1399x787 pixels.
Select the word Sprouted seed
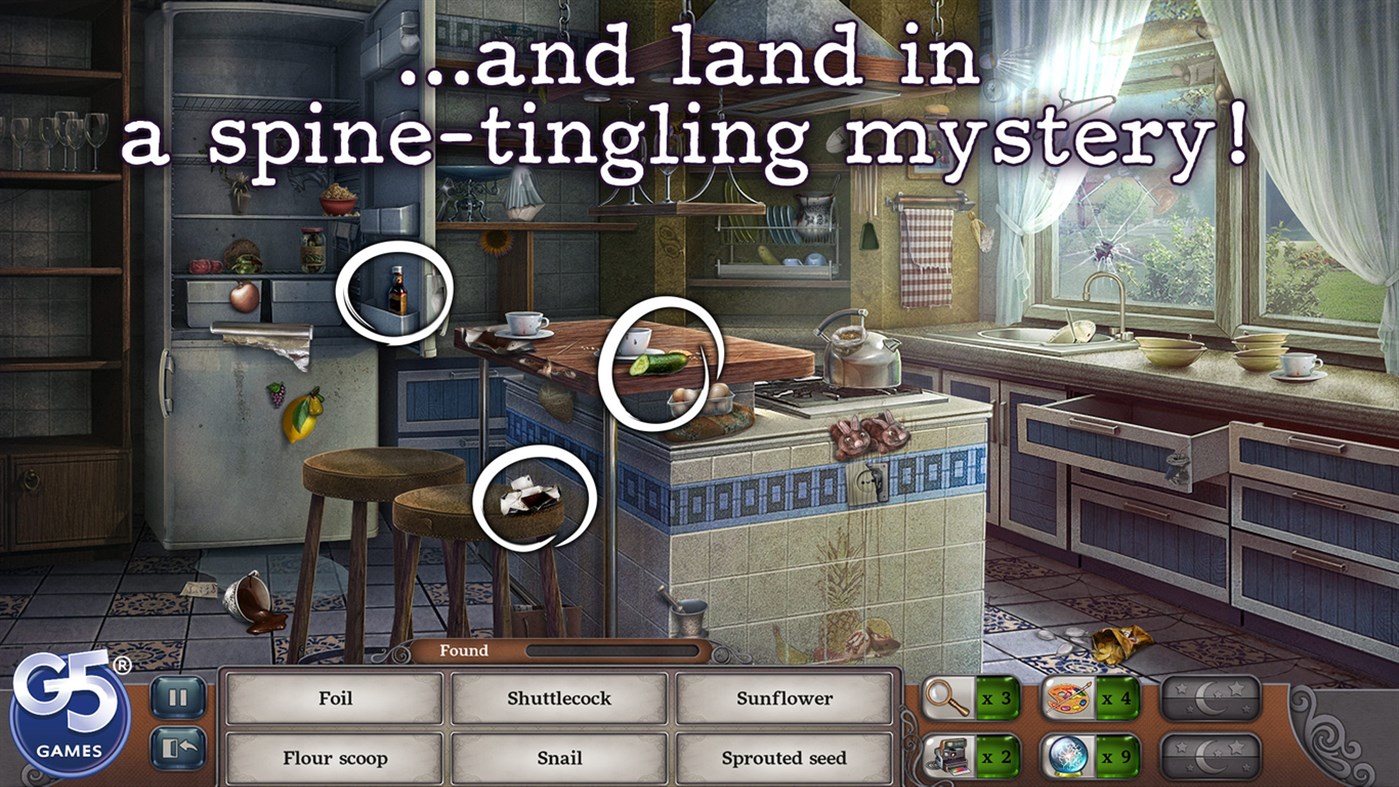[785, 758]
